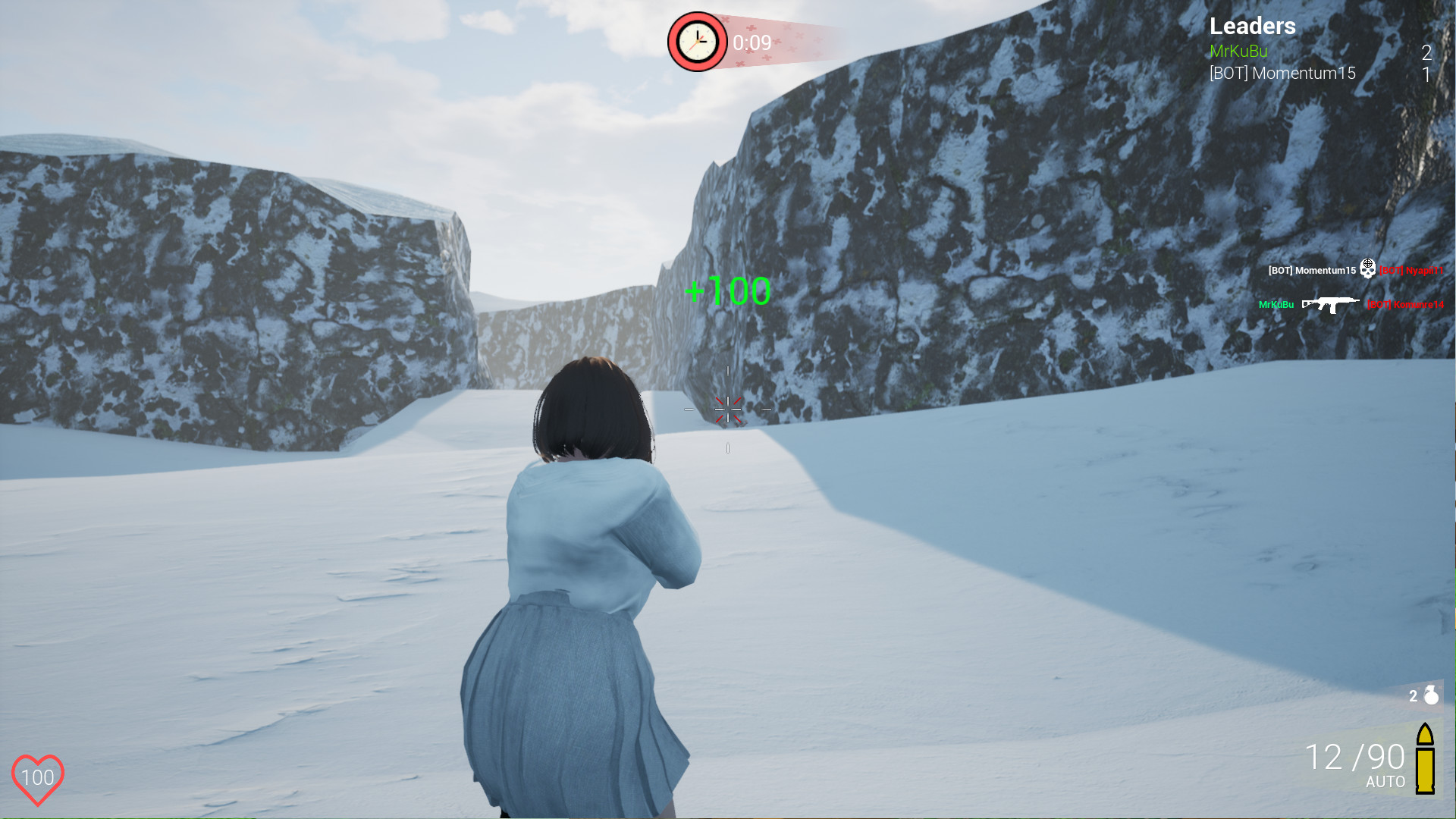Toggle the green +100 score popup

pyautogui.click(x=728, y=290)
